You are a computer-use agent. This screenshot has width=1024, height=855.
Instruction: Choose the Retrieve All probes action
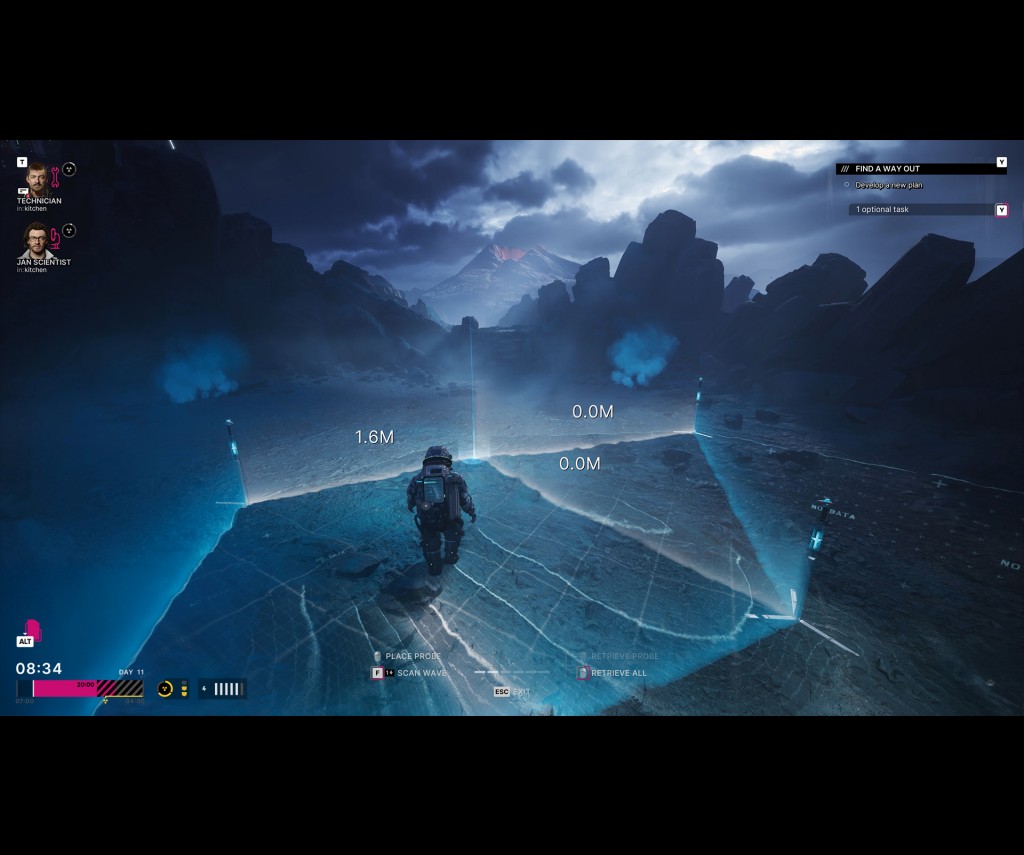(x=618, y=673)
